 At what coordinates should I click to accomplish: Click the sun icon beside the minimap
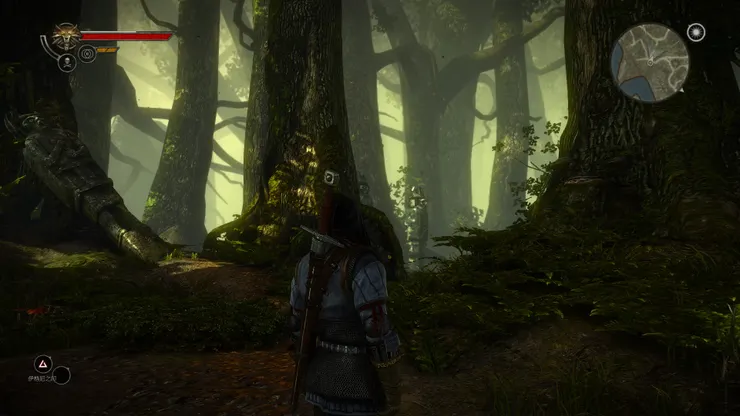coord(696,32)
